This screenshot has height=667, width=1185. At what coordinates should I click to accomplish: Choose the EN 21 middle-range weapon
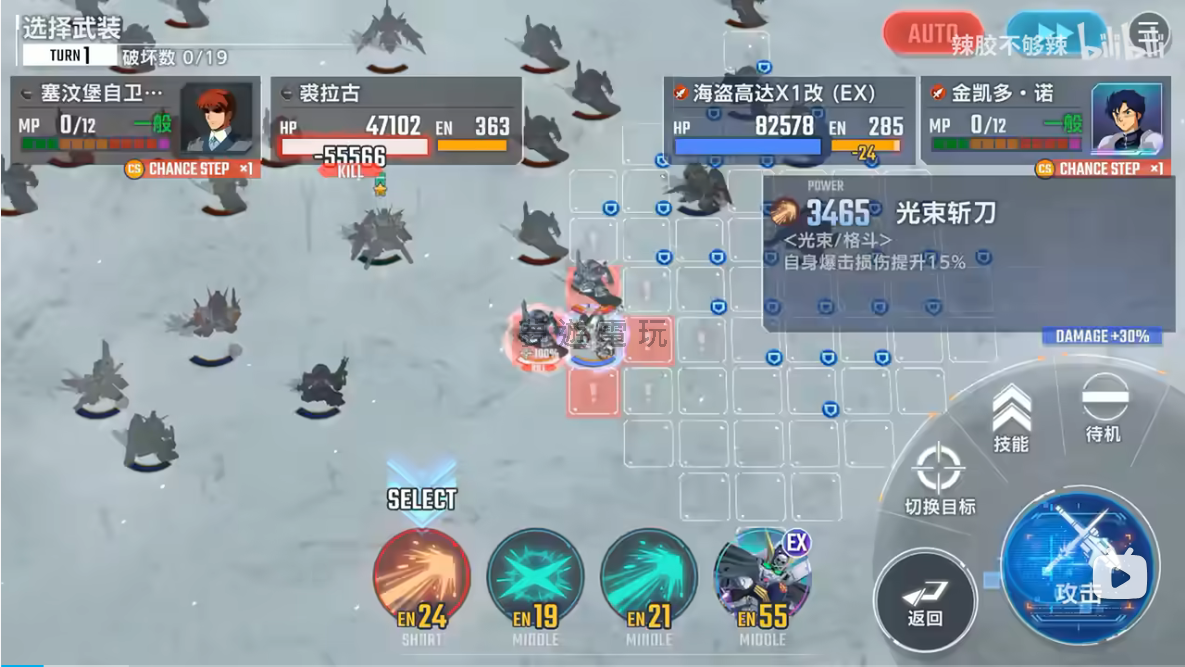(x=649, y=580)
